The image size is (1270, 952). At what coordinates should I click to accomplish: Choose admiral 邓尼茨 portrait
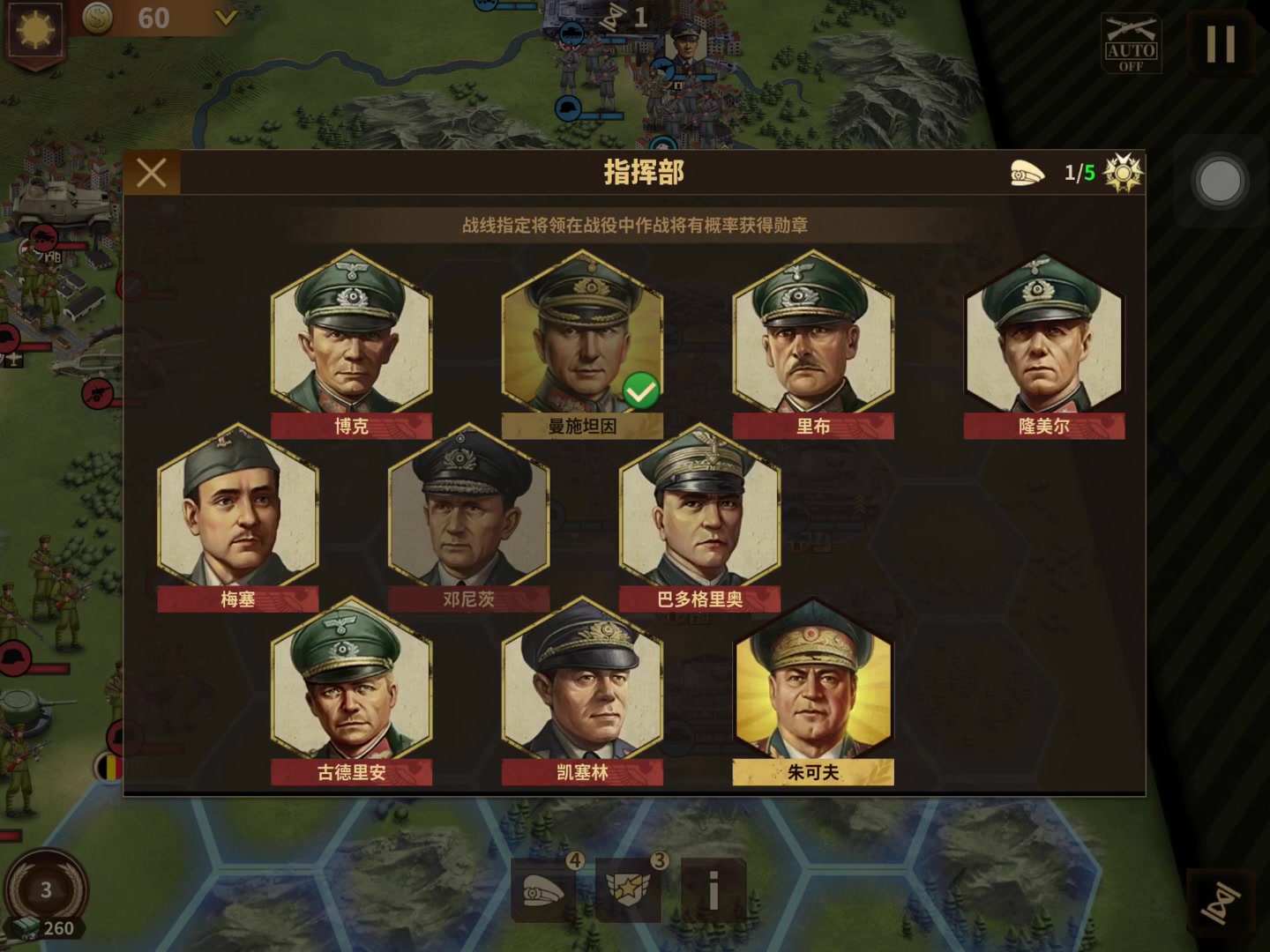[468, 508]
